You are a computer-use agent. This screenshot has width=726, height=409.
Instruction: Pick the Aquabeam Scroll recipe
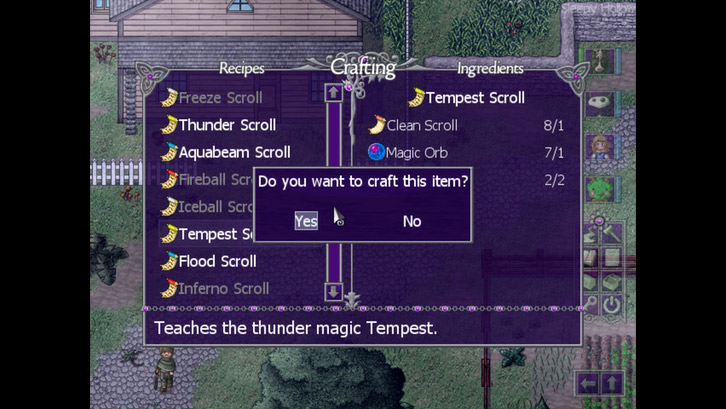click(234, 152)
